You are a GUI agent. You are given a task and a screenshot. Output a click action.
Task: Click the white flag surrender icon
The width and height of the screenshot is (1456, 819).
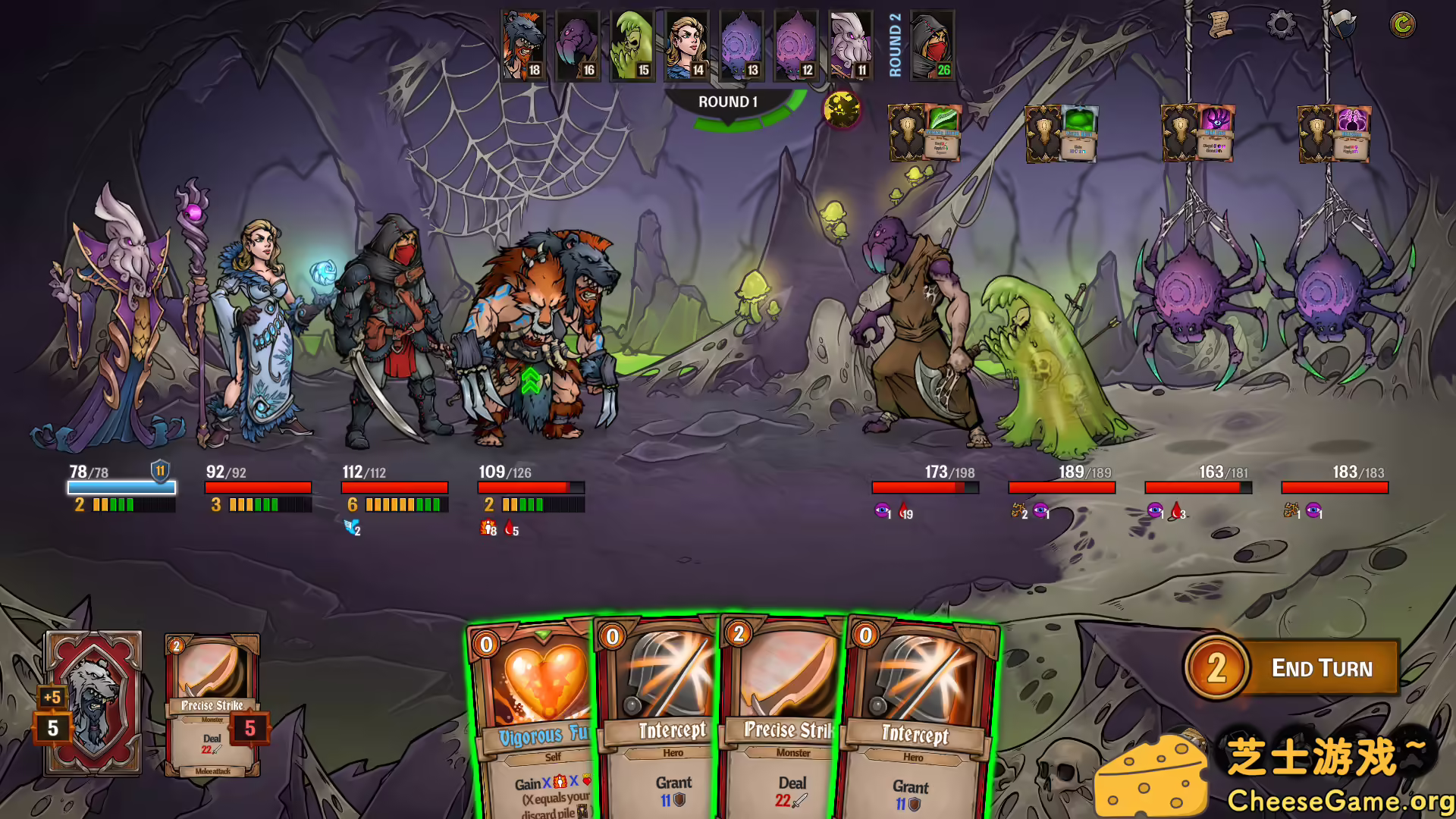[1341, 25]
